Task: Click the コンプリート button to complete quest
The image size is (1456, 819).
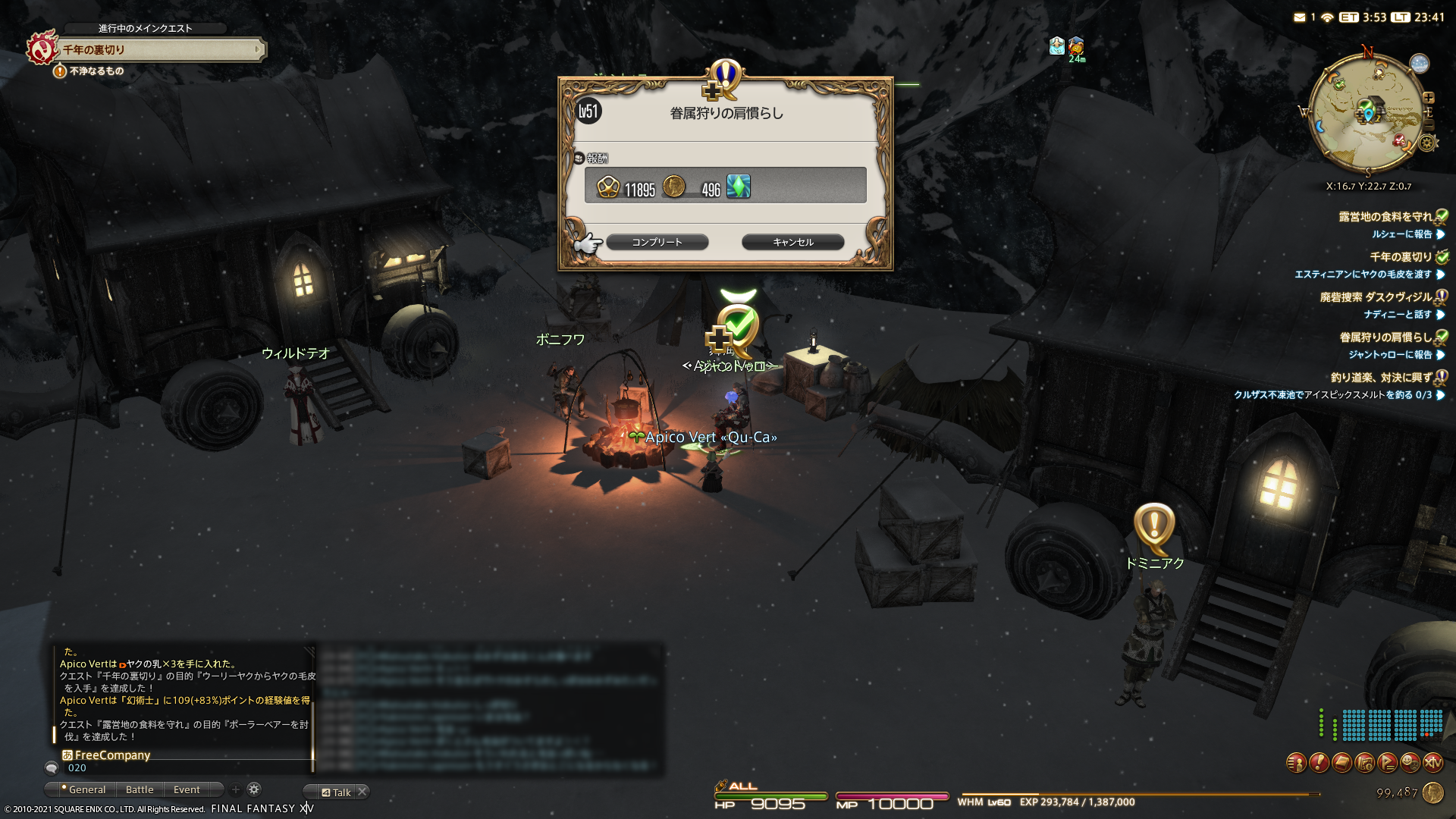Action: click(657, 242)
